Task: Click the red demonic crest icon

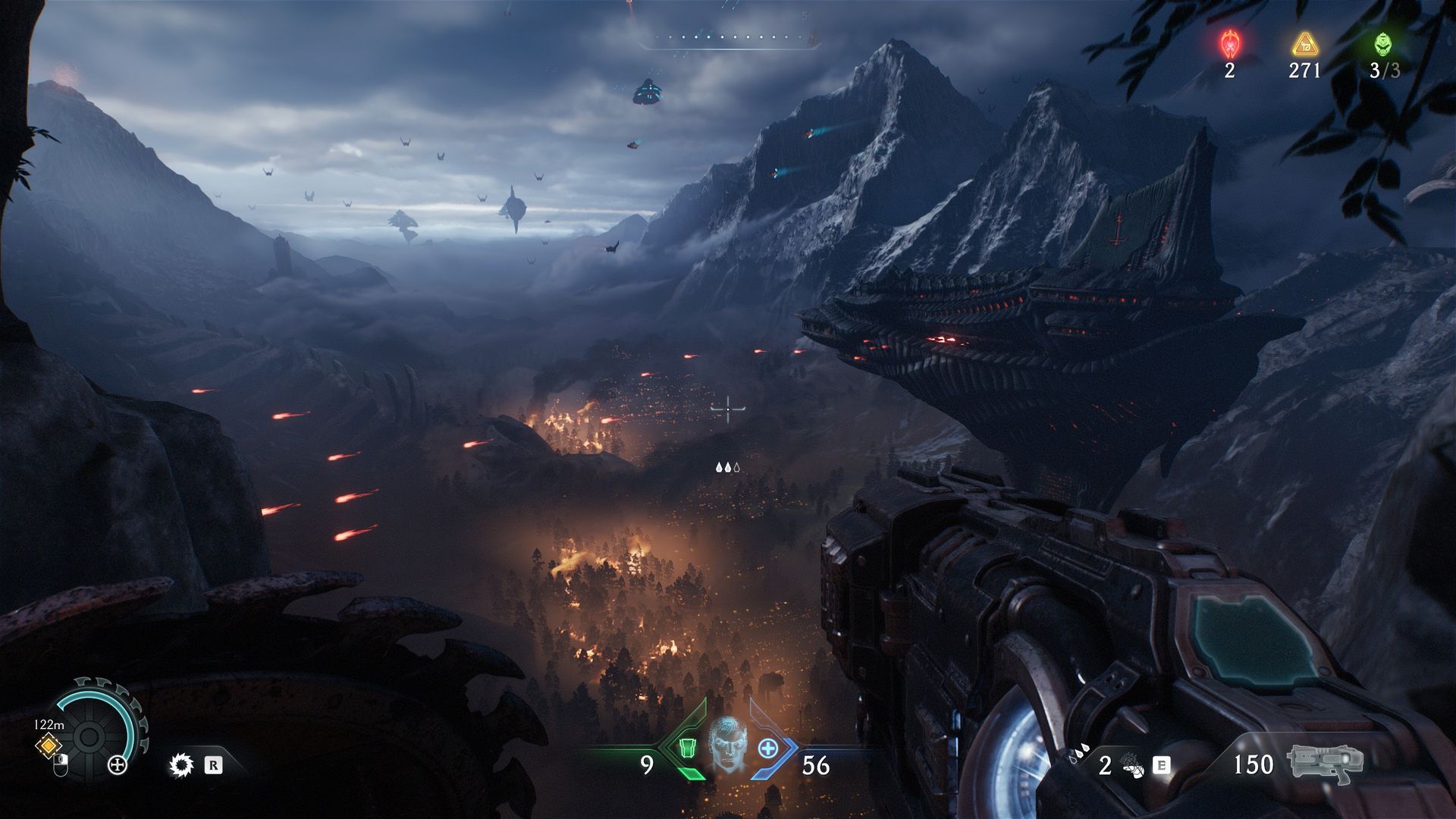Action: pyautogui.click(x=1229, y=45)
